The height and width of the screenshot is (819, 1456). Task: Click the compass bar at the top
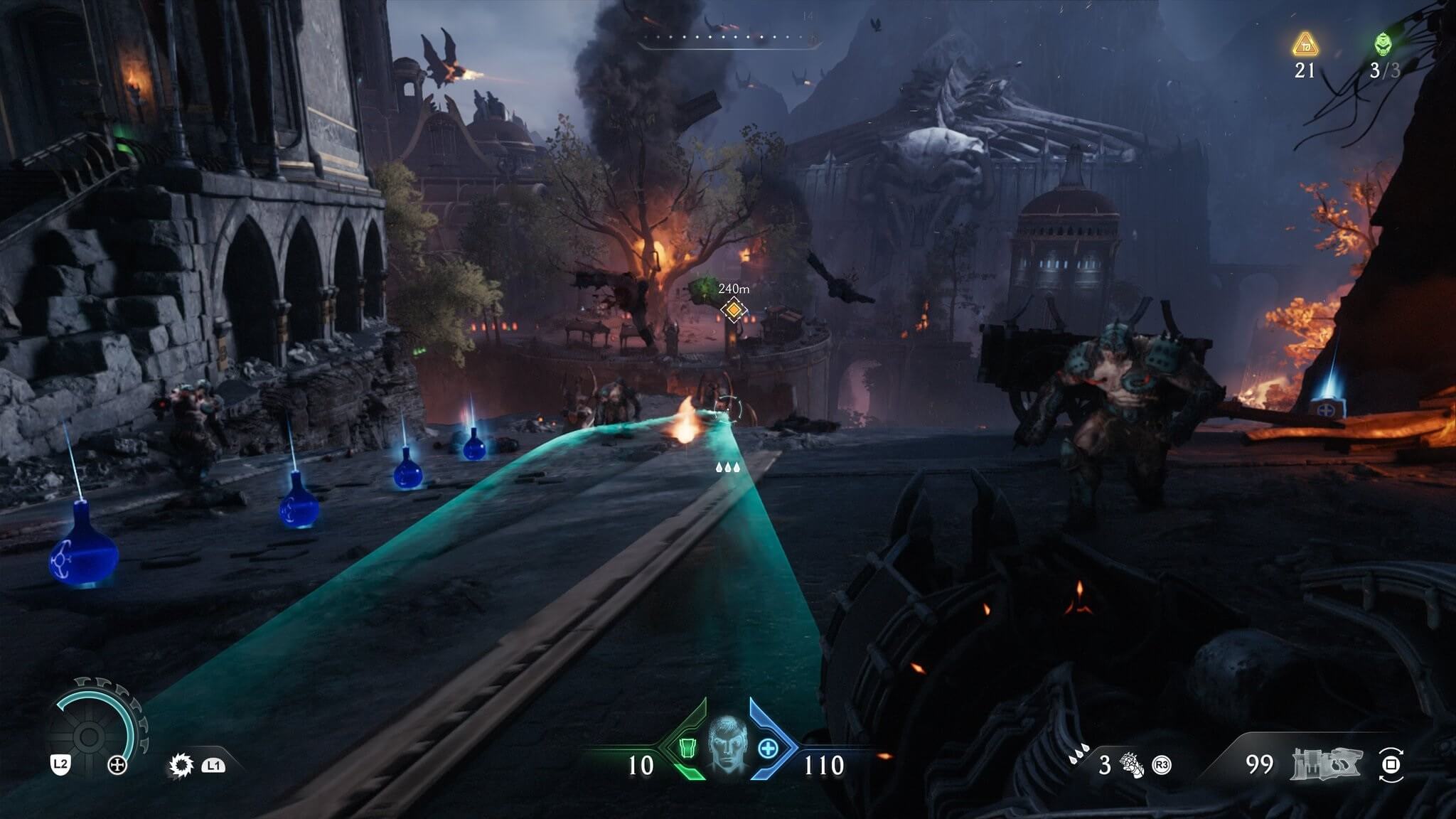(x=728, y=38)
